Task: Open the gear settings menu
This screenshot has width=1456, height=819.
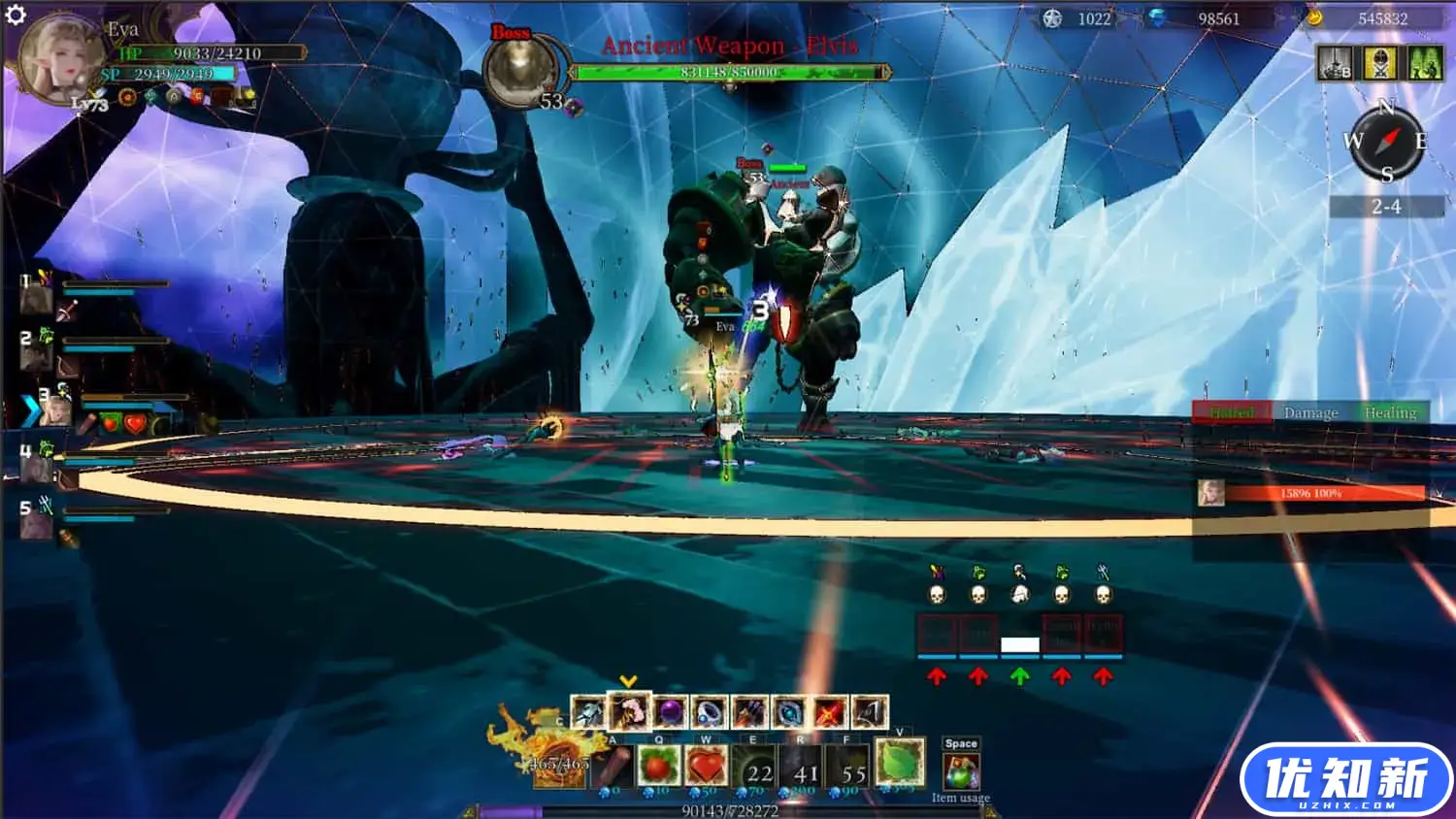Action: (x=16, y=15)
